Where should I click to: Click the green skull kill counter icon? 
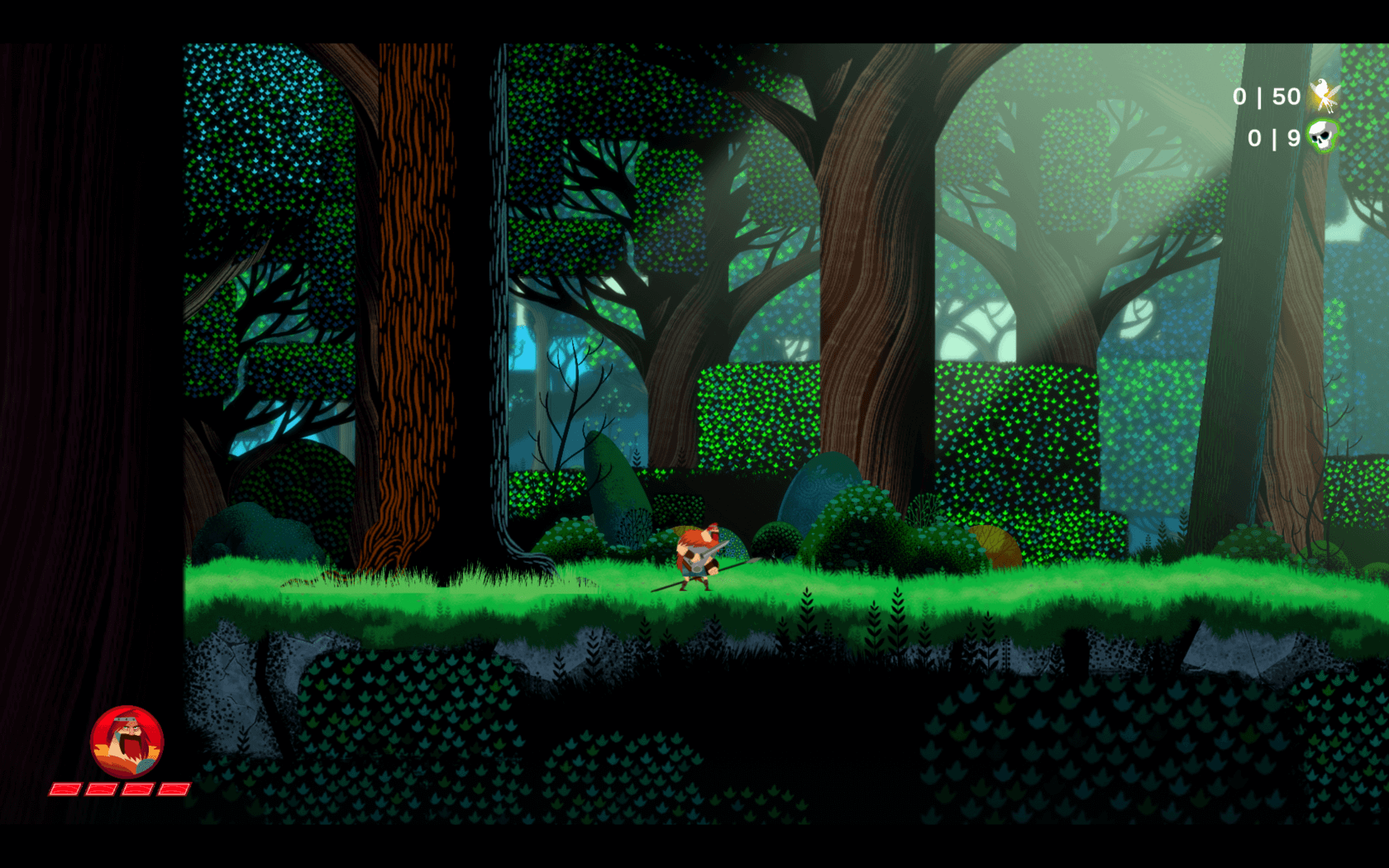[1322, 136]
